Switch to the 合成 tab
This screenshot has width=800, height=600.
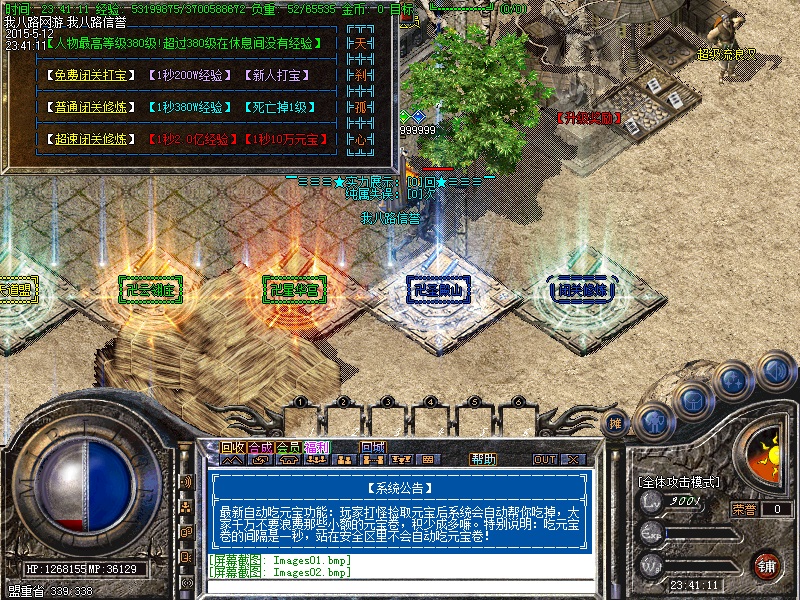(260, 447)
